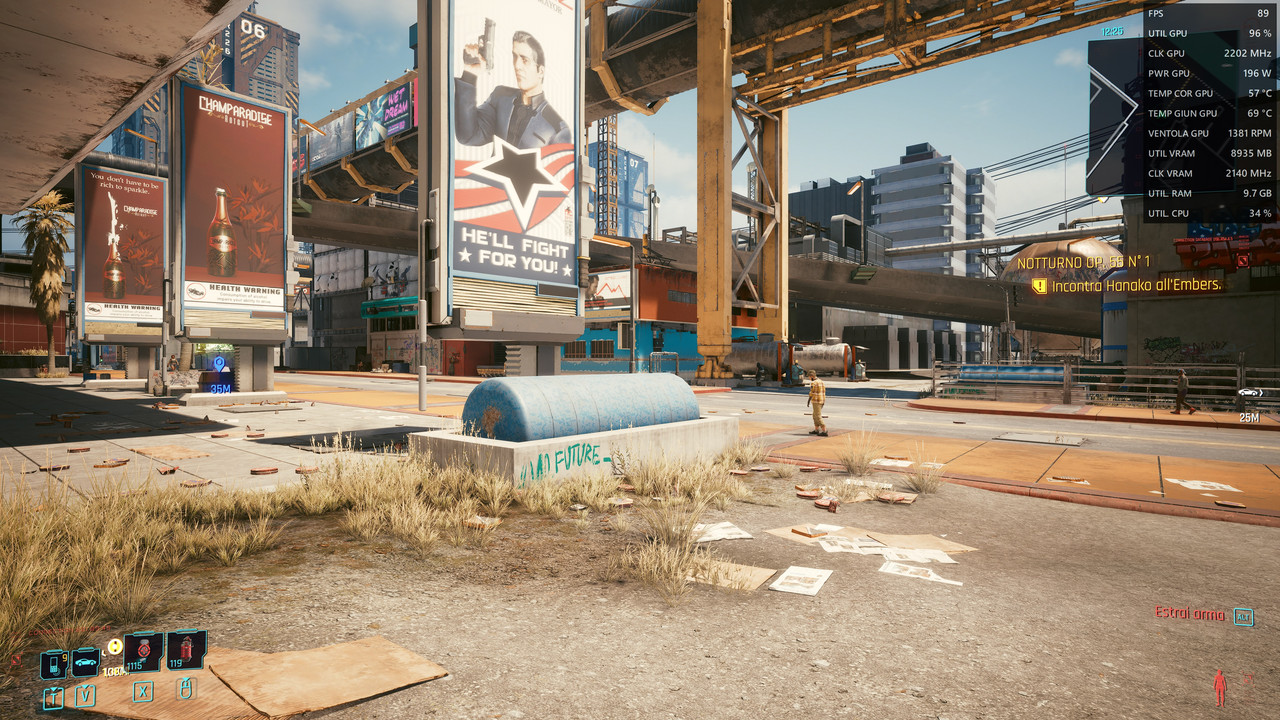Select the red grenade slot showing 119
Screen dimensions: 1280x720
pos(186,650)
